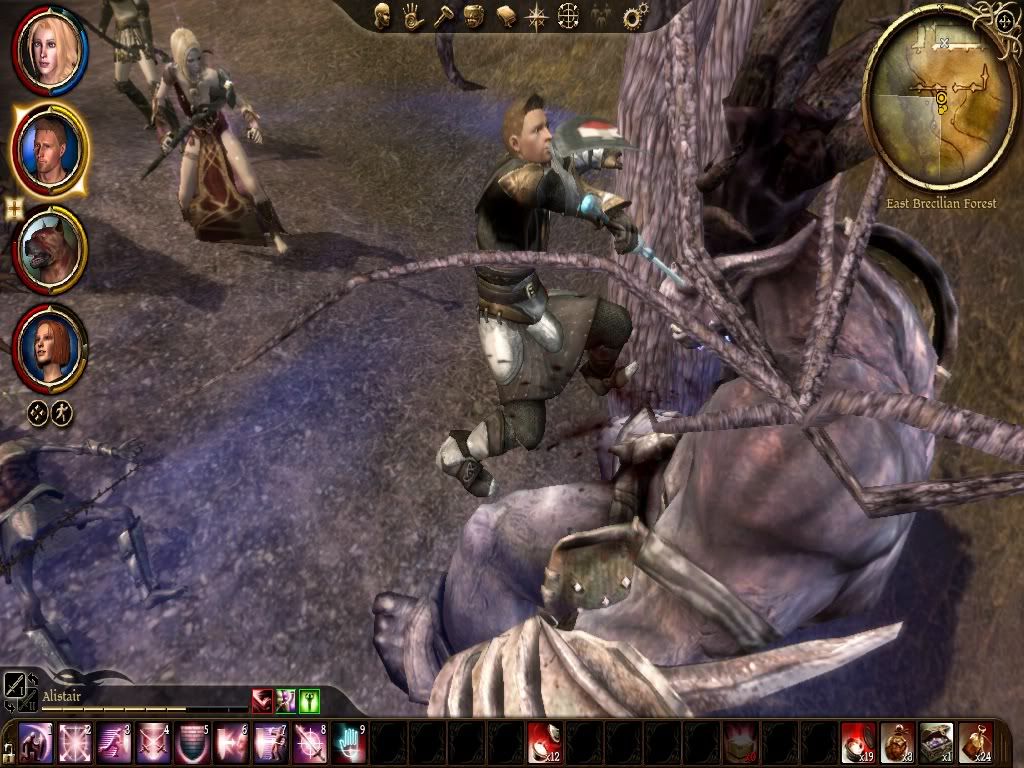Open the gear options menu
This screenshot has height=768, width=1024.
pyautogui.click(x=632, y=16)
